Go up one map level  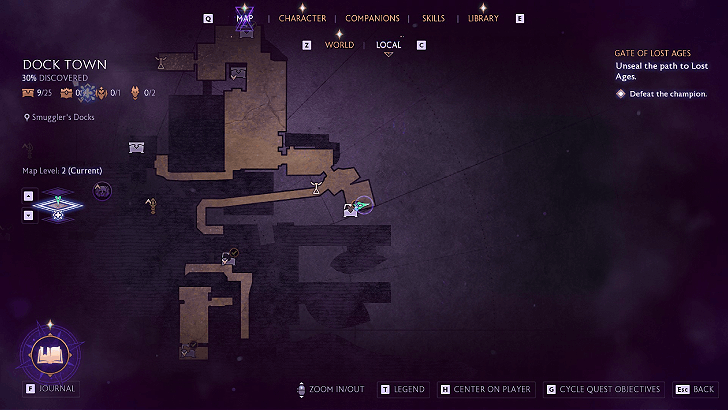pos(28,196)
